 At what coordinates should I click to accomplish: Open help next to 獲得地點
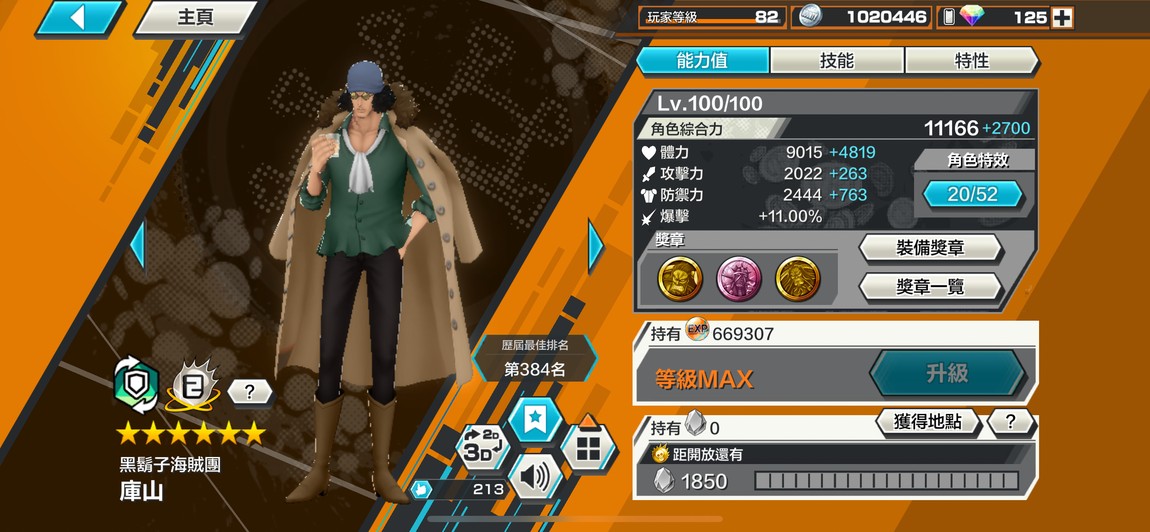pos(1010,422)
